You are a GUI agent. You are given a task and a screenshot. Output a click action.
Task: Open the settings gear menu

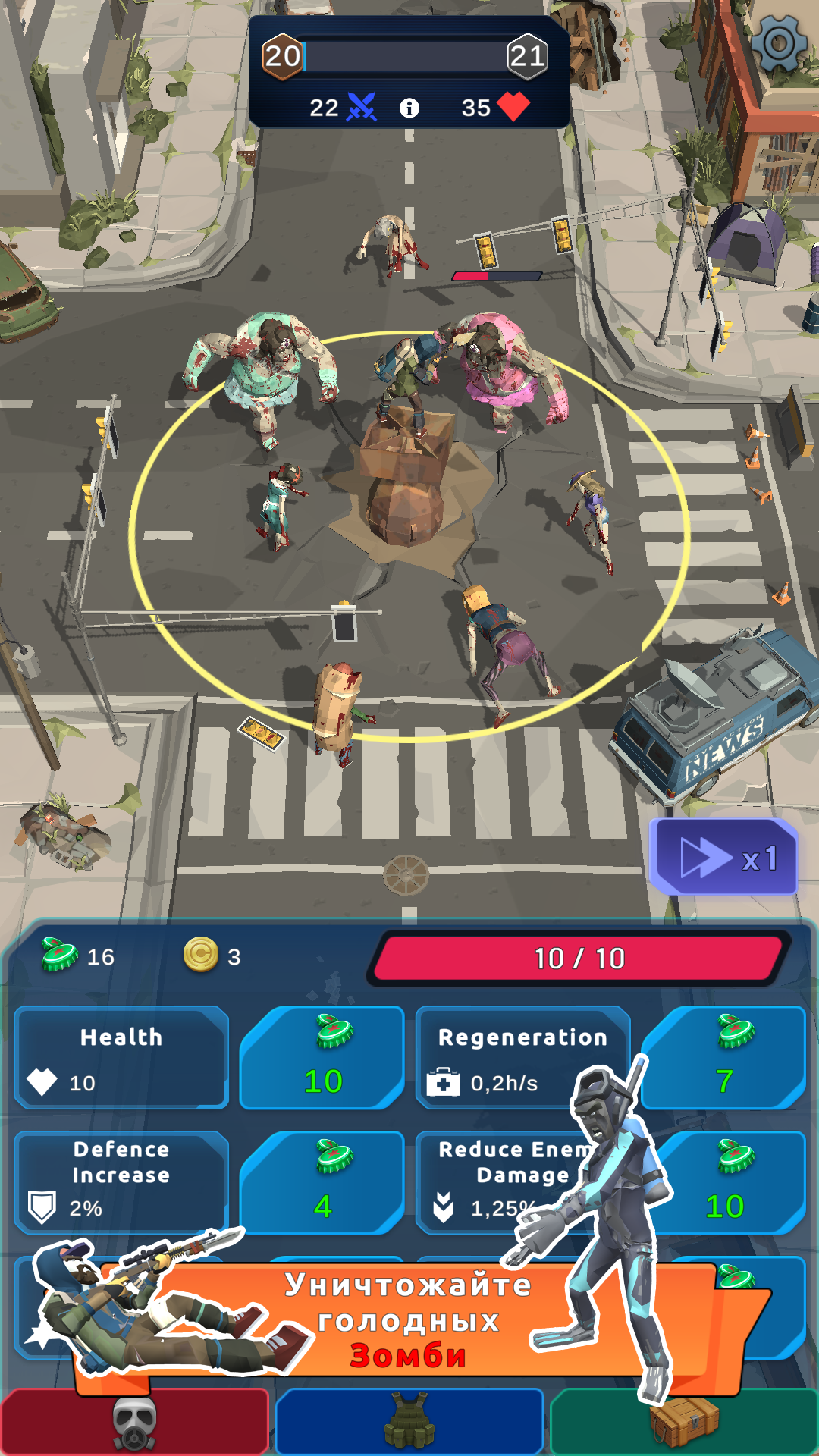coord(779,42)
